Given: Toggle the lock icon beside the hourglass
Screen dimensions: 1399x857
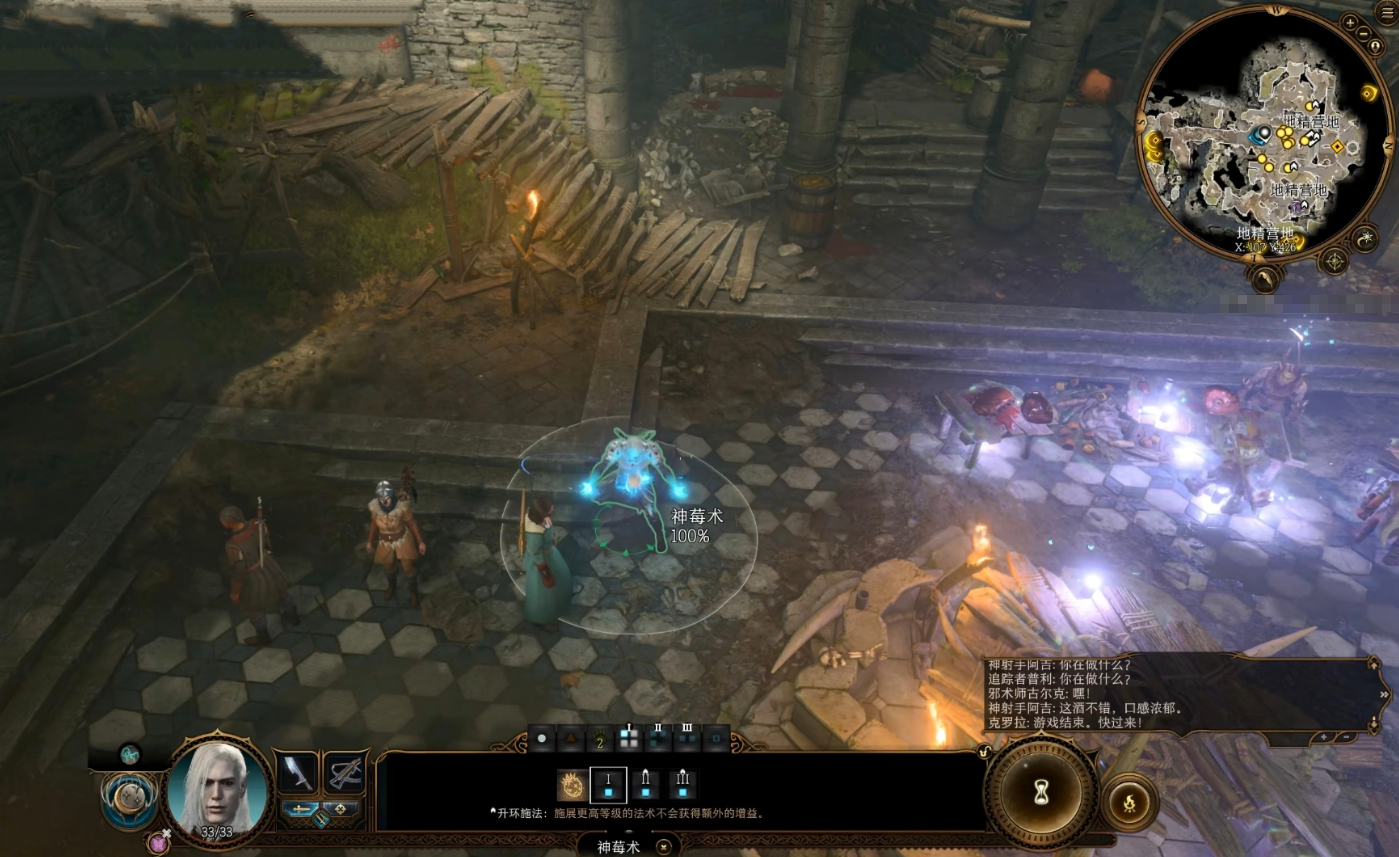Looking at the screenshot, I should pyautogui.click(x=986, y=751).
